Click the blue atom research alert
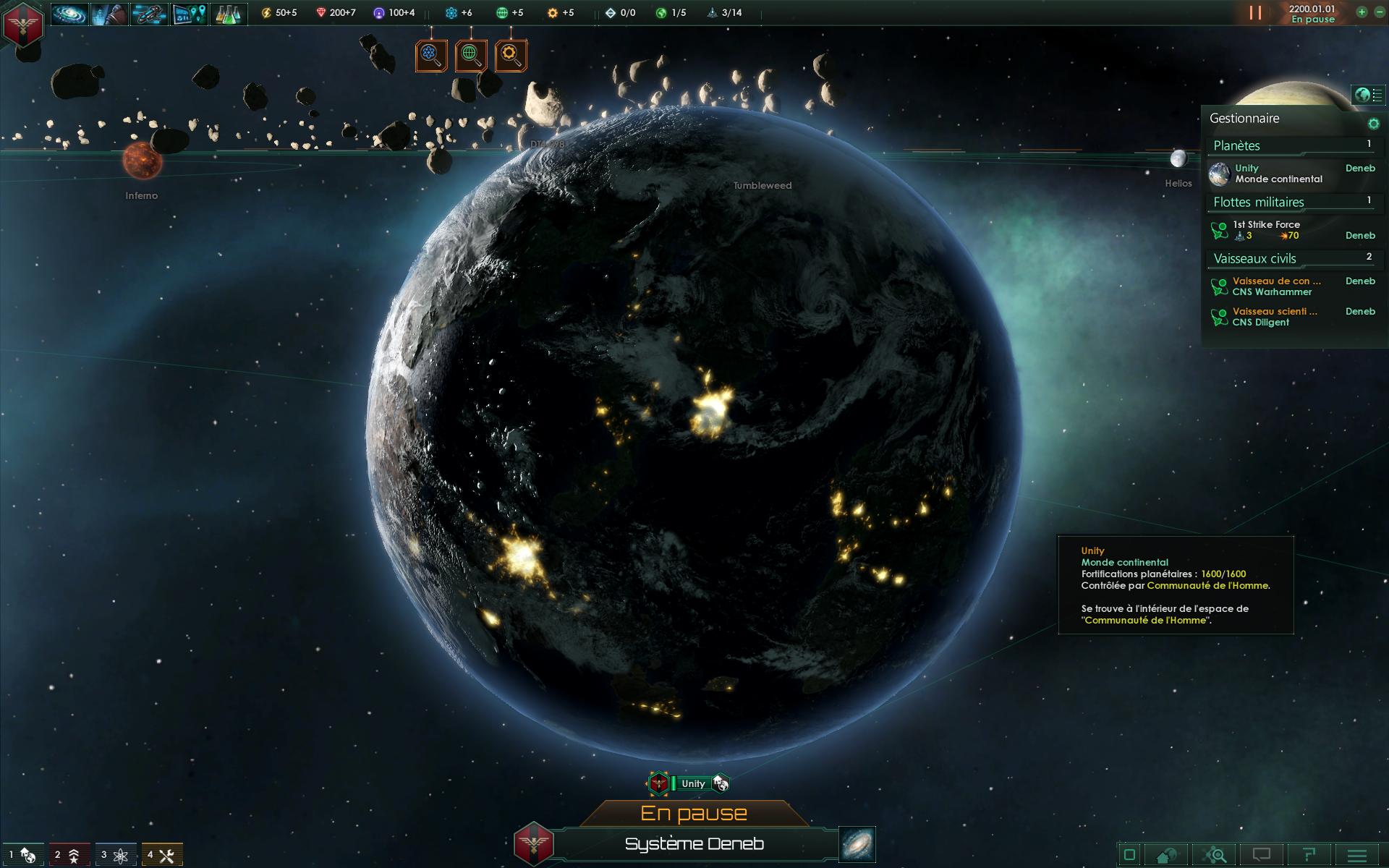The image size is (1389, 868). [431, 55]
